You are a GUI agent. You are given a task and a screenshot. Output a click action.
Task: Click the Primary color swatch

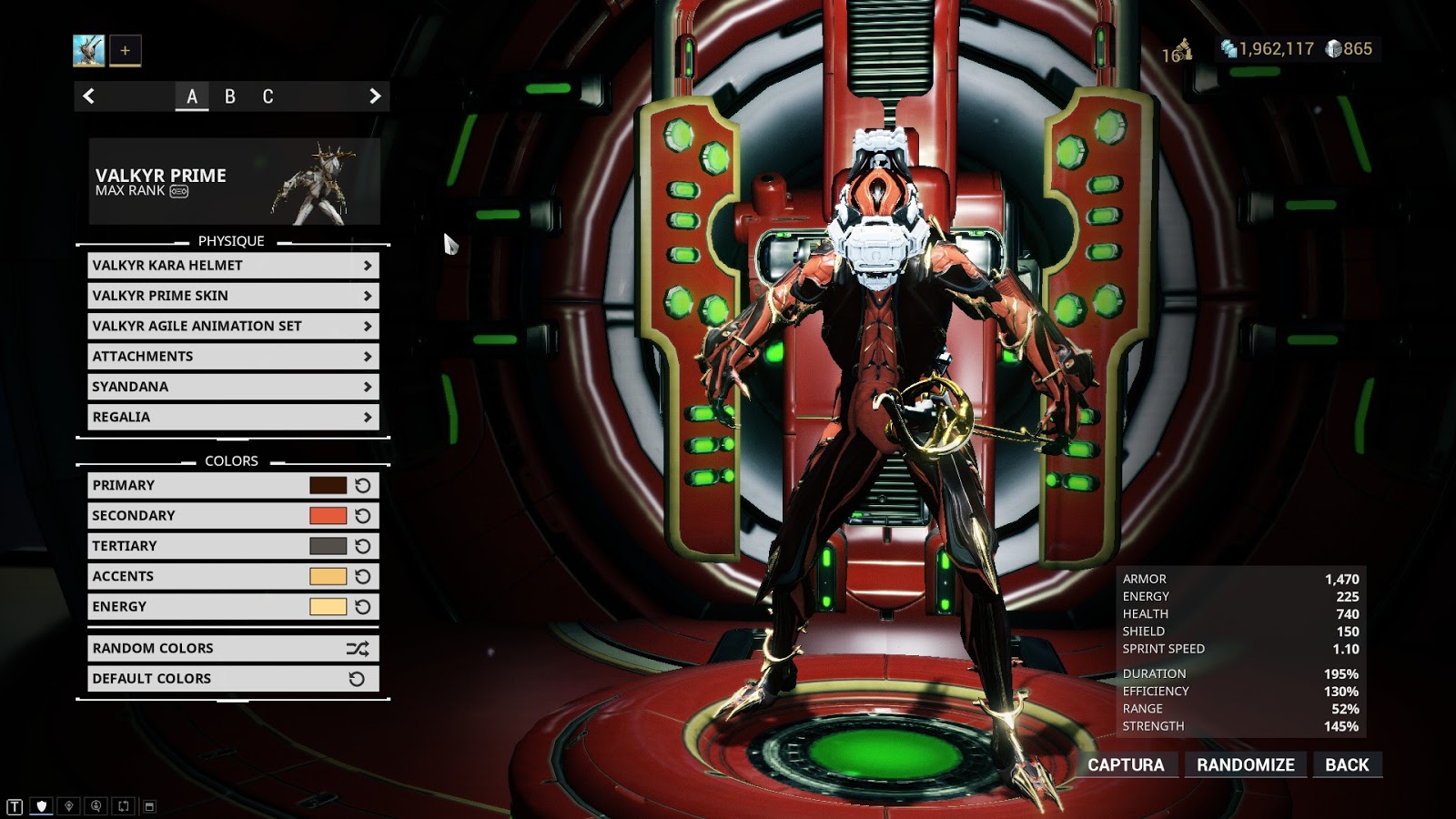tap(328, 486)
